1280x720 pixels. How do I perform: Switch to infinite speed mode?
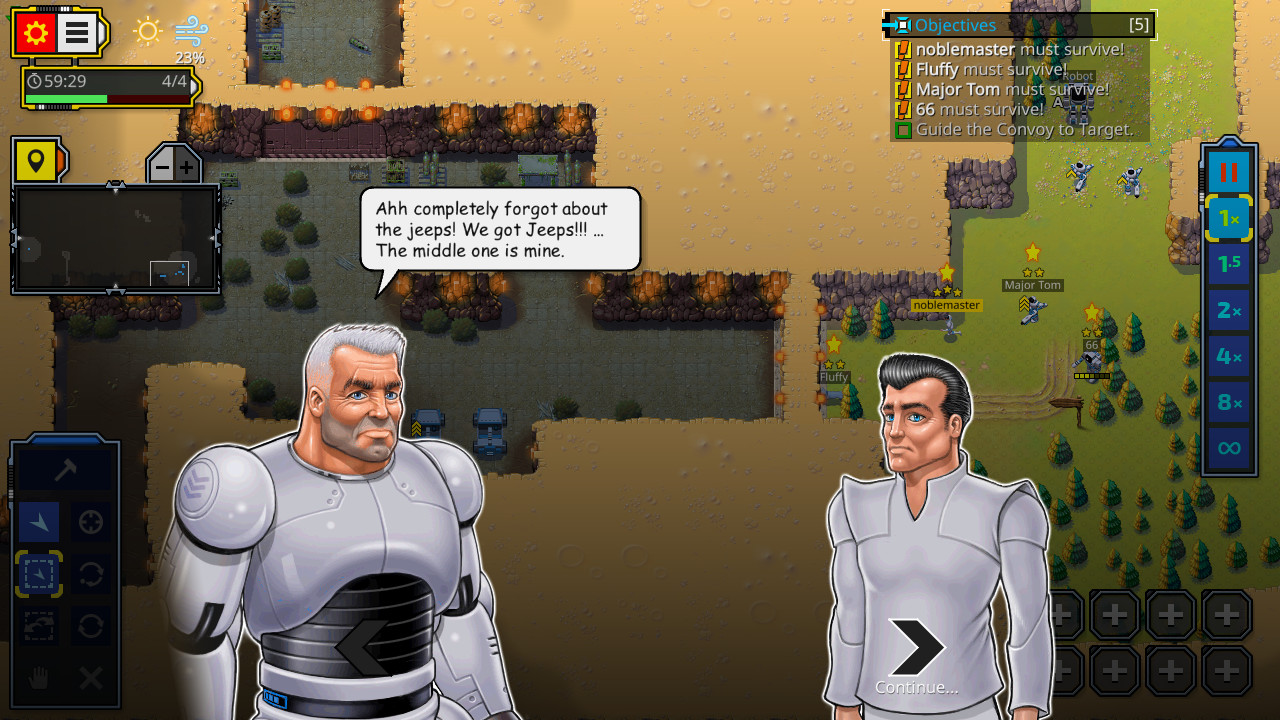(x=1228, y=448)
